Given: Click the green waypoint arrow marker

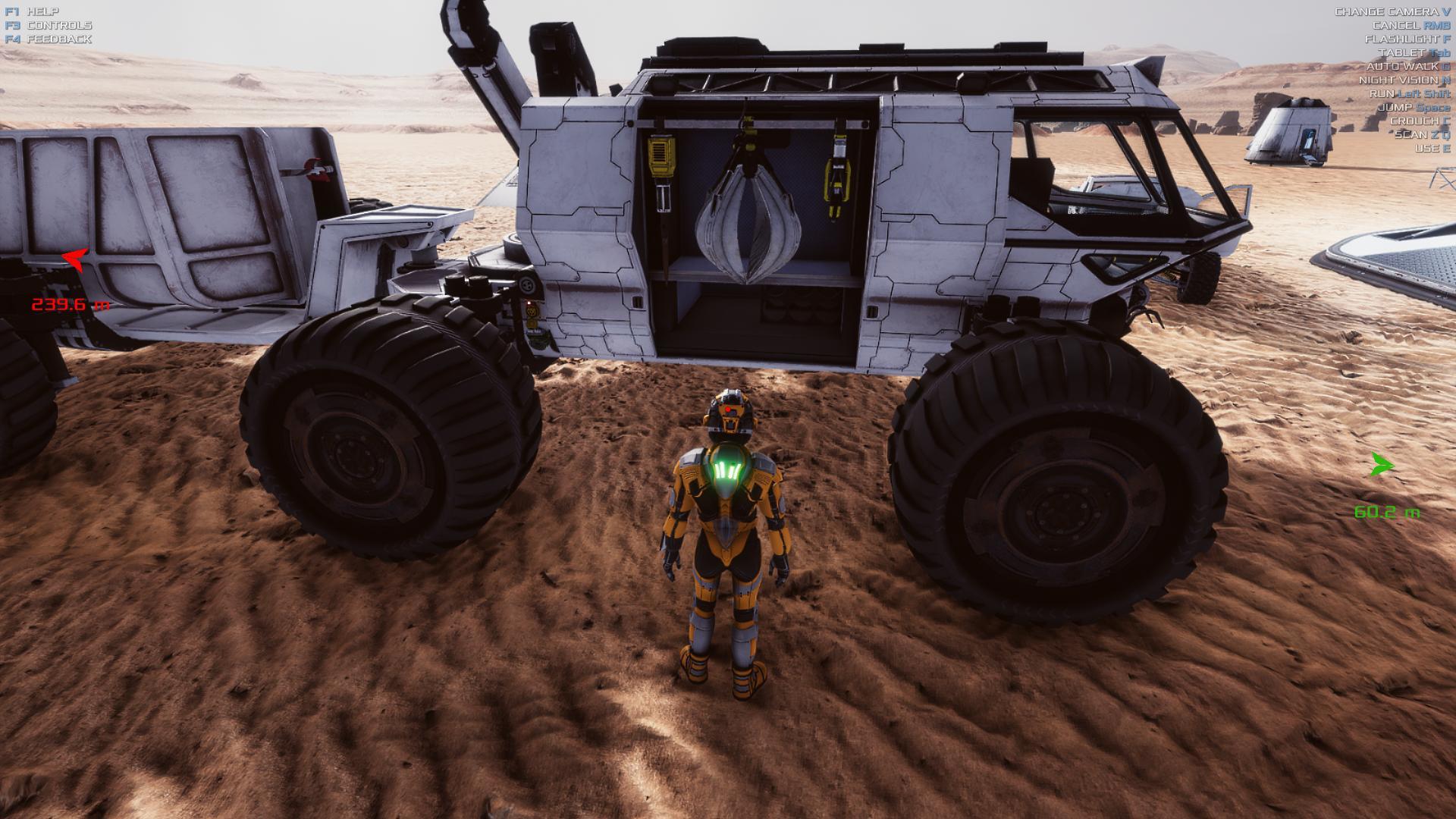Looking at the screenshot, I should pyautogui.click(x=1382, y=465).
